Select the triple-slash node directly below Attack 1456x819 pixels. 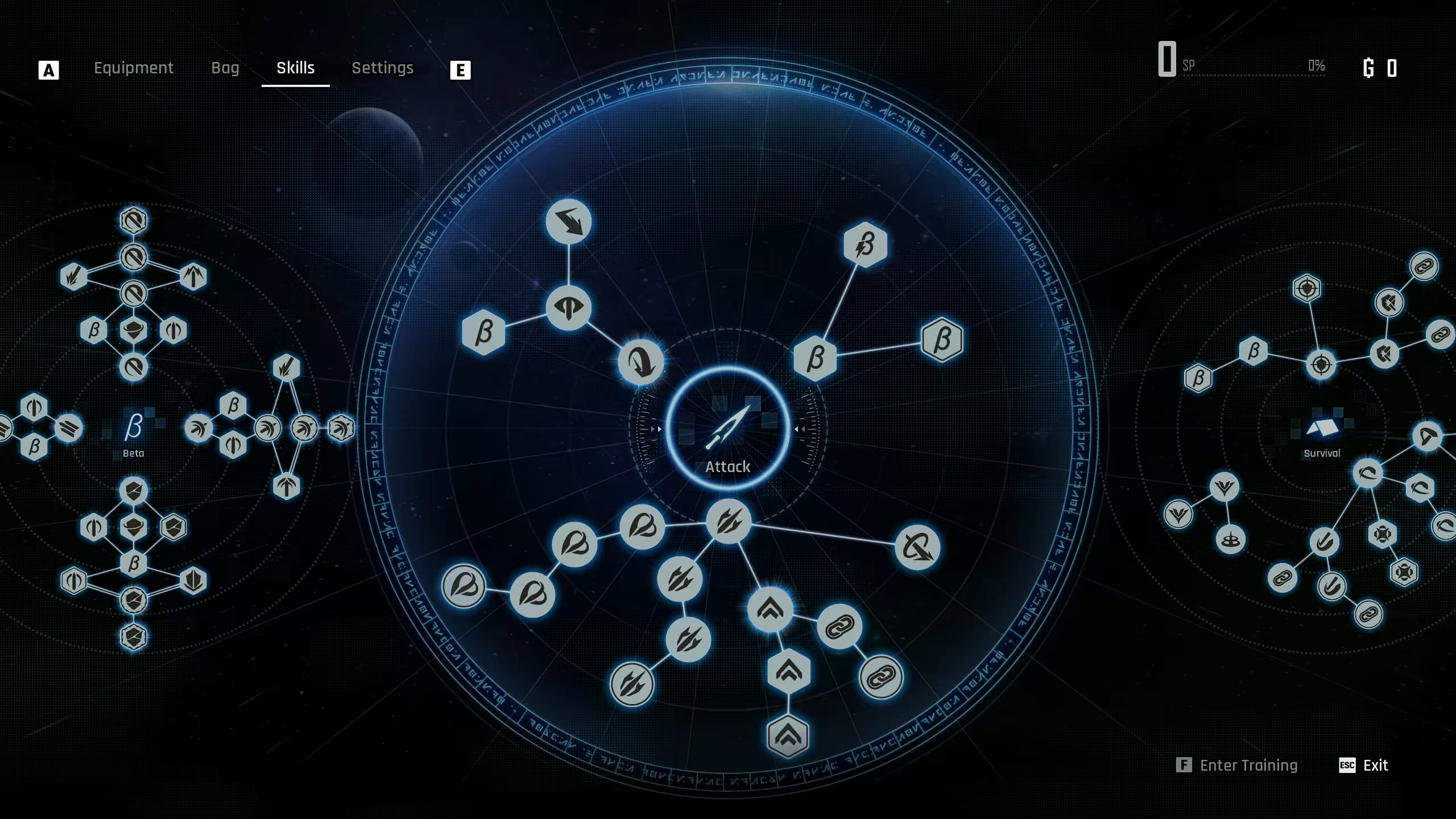(728, 522)
